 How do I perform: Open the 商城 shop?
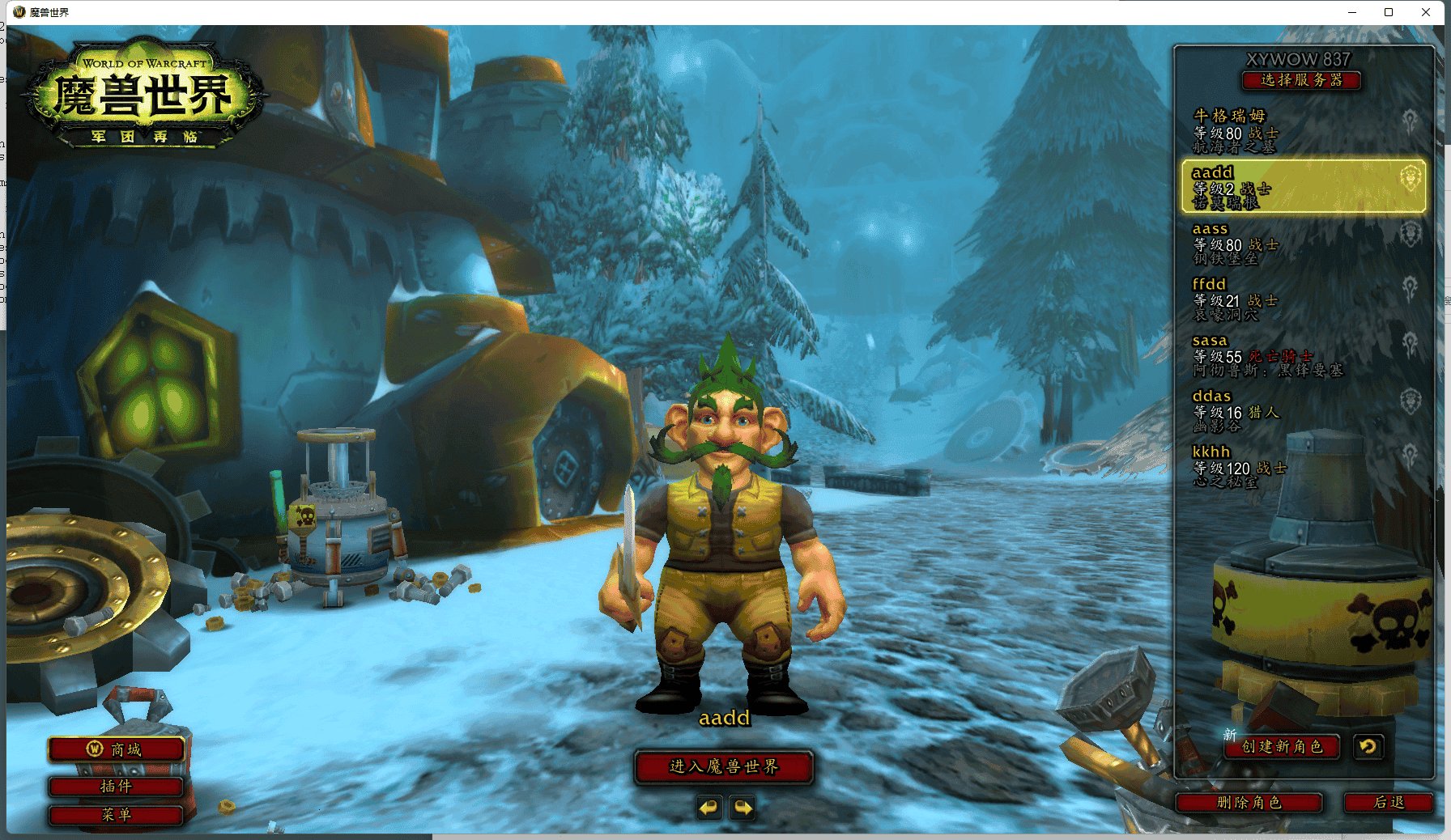coord(116,750)
